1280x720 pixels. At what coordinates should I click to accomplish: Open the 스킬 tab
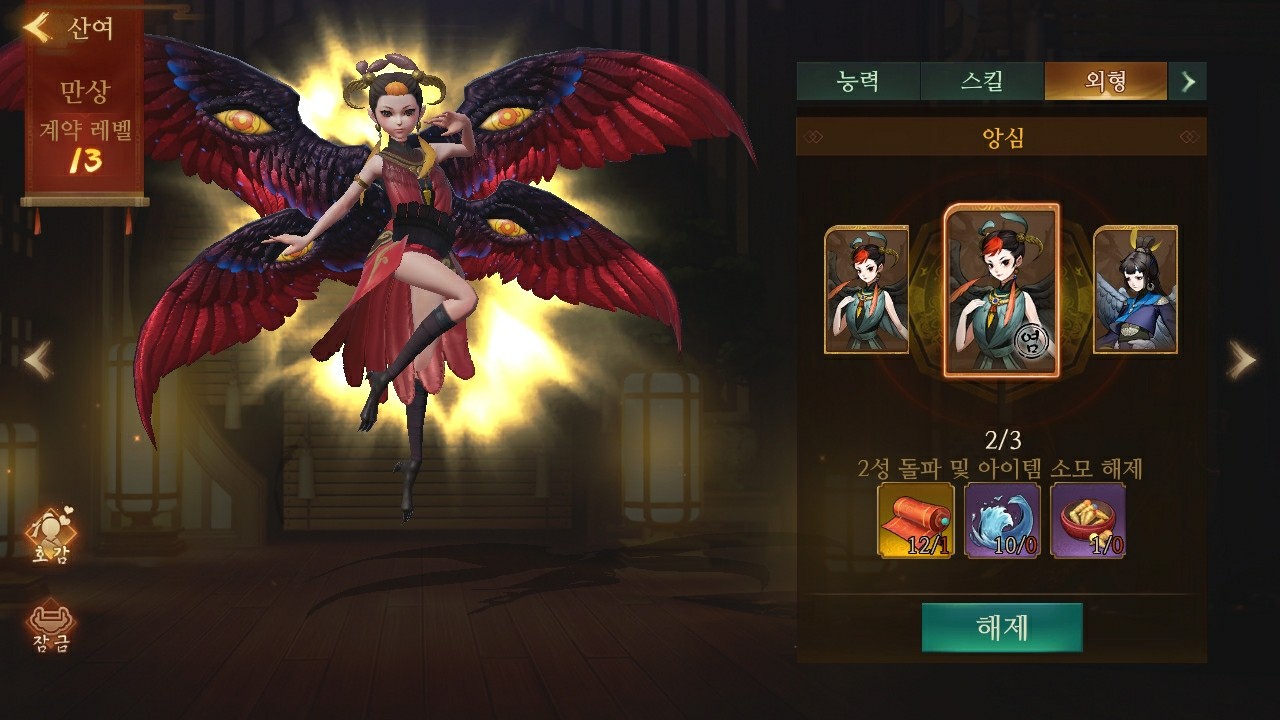(x=981, y=81)
